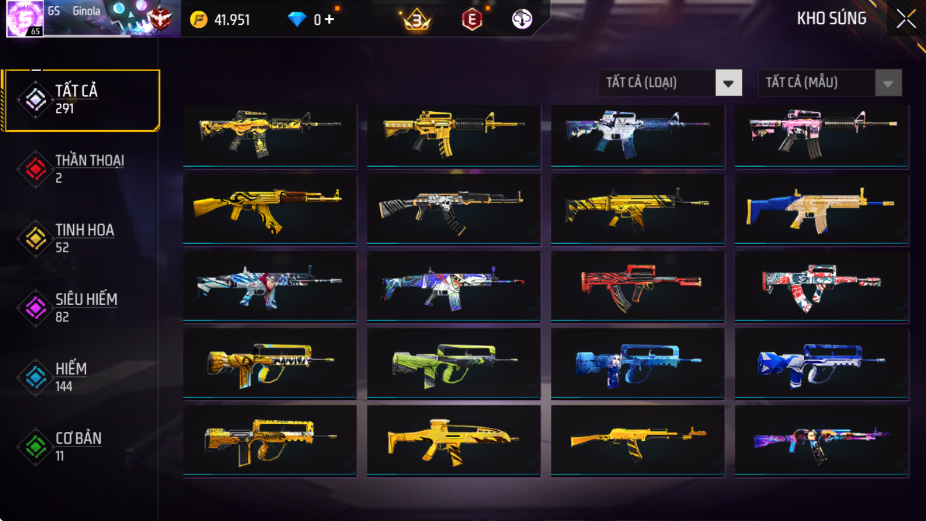Viewport: 926px width, 521px height.
Task: Filter by Cơ Bản skins
Action: point(80,446)
